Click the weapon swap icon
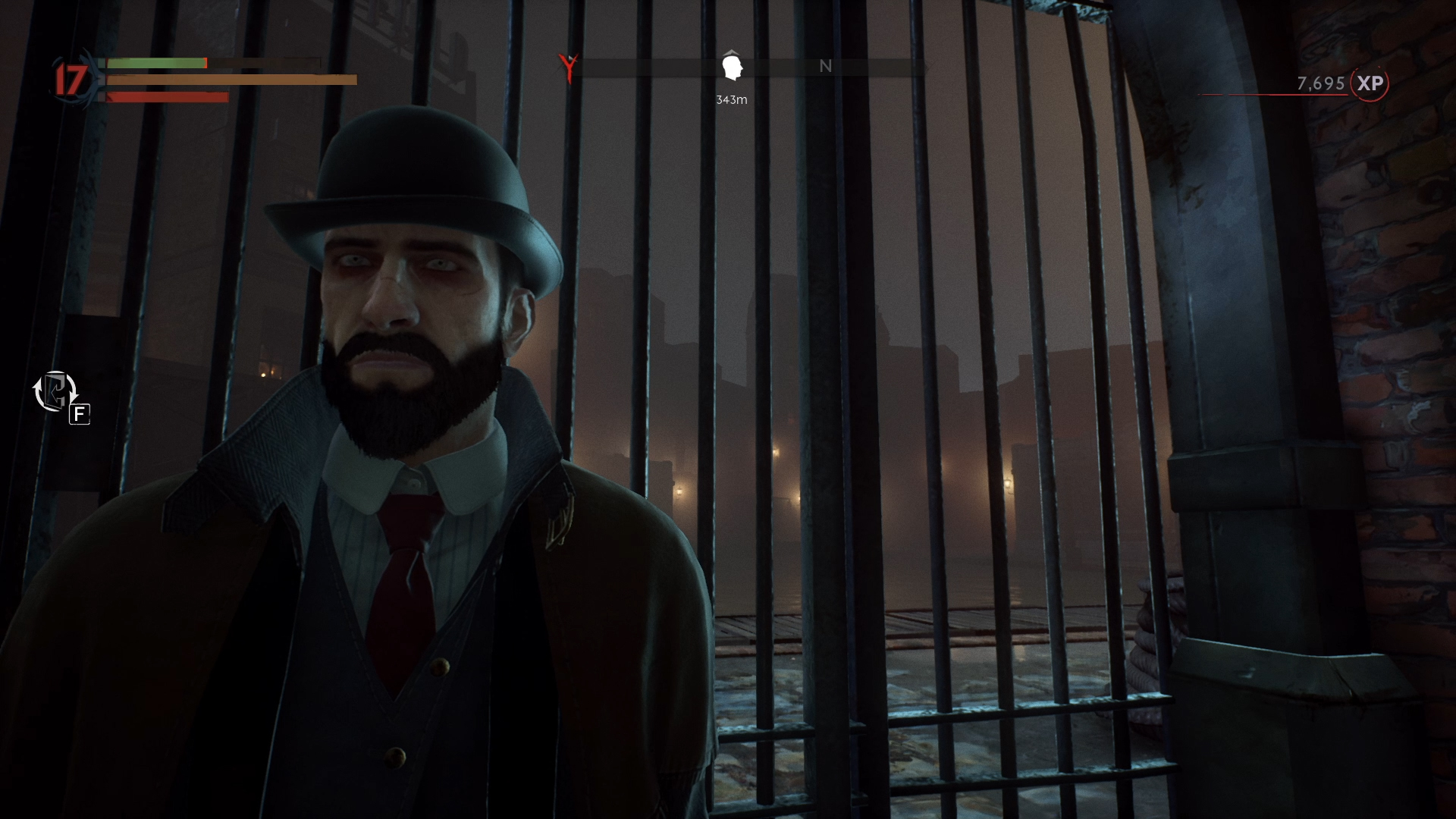1456x819 pixels. 55,392
